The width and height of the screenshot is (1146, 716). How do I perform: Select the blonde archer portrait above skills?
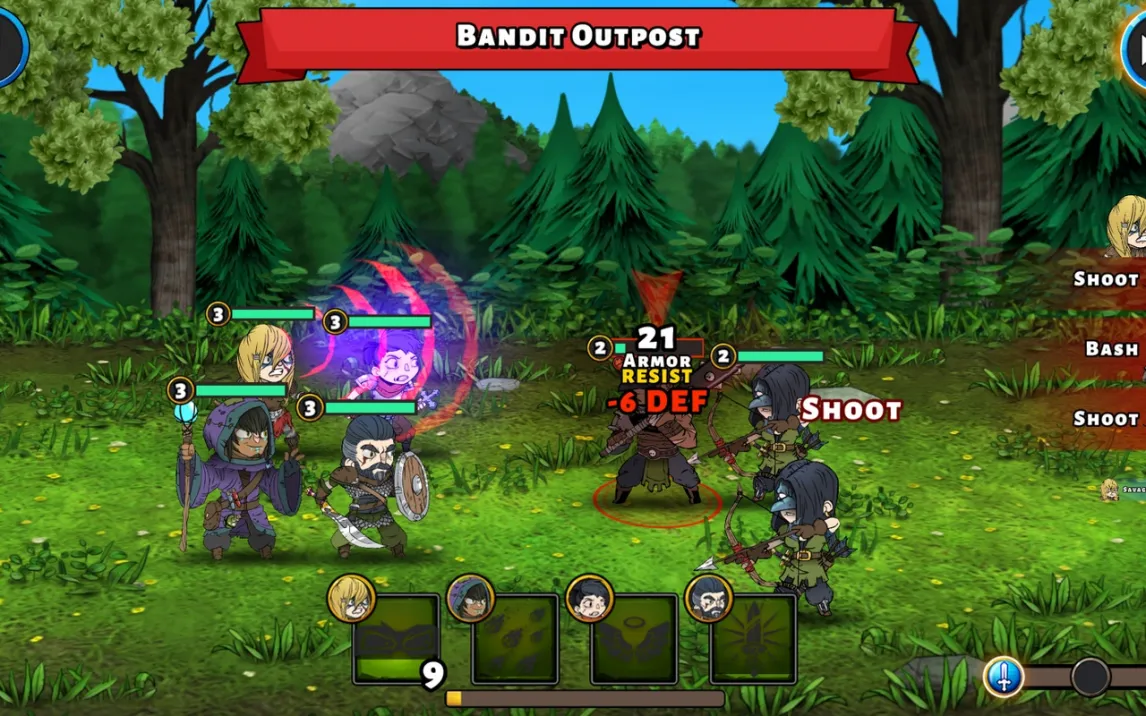pos(351,598)
